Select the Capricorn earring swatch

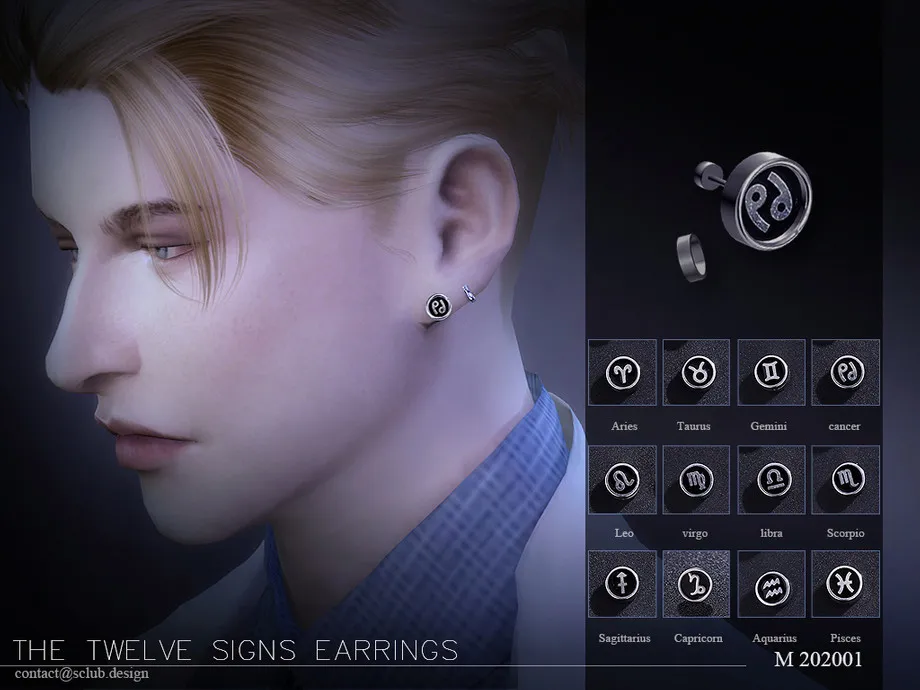pyautogui.click(x=697, y=584)
